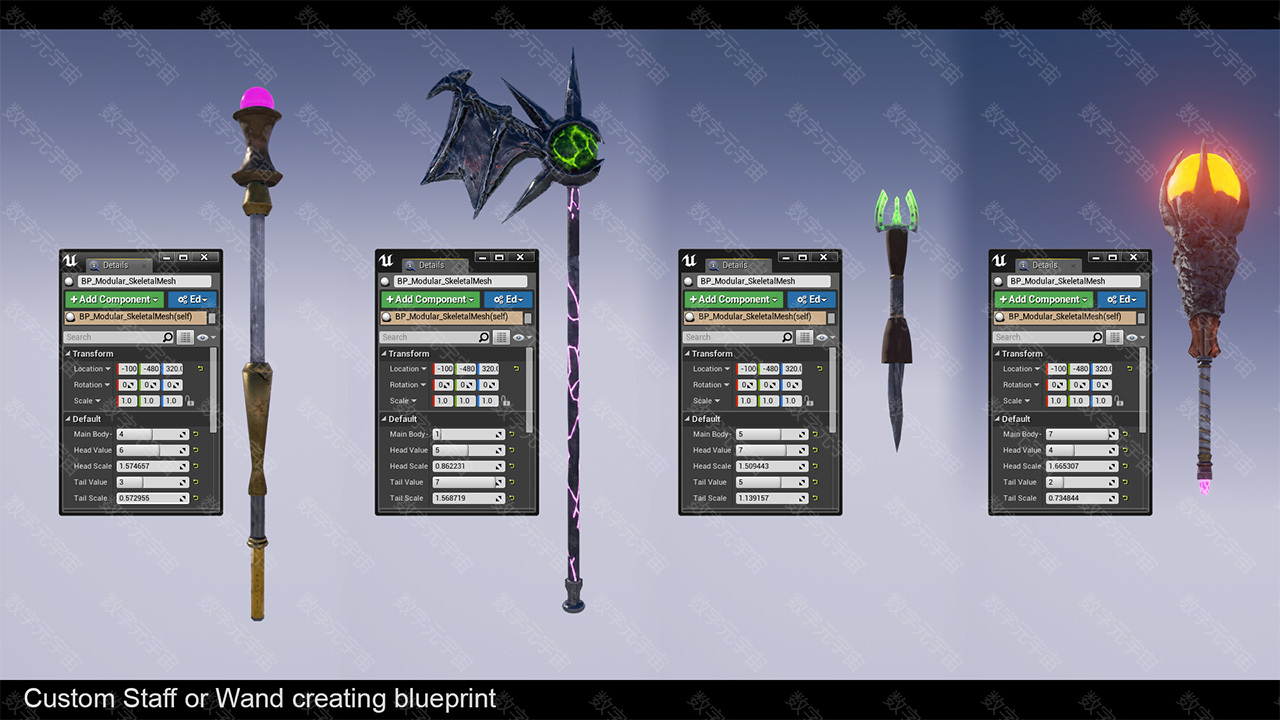
Task: Select the Tail Scale field reading 0.734844
Action: pyautogui.click(x=1081, y=498)
